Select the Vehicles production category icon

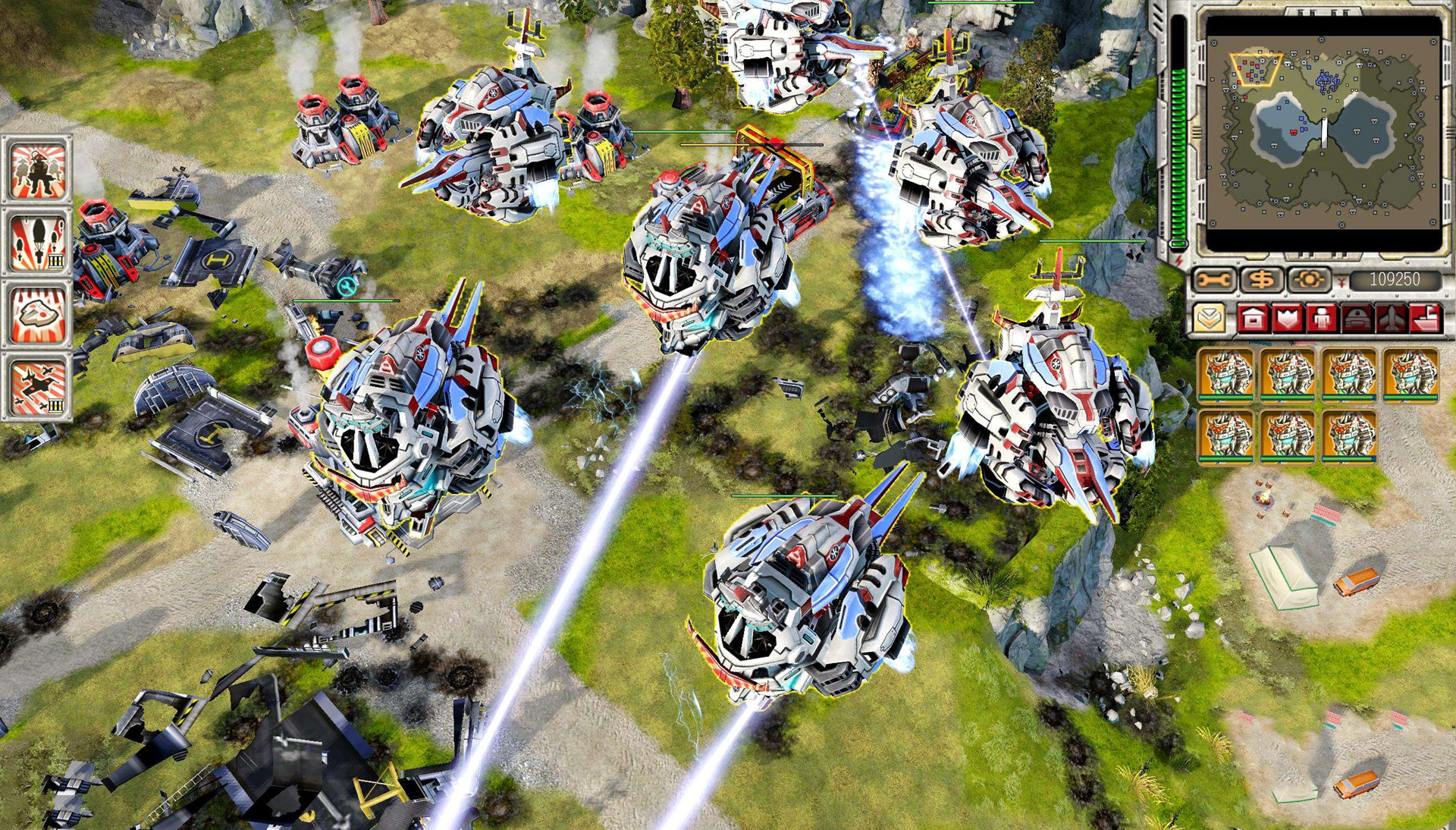[1356, 317]
